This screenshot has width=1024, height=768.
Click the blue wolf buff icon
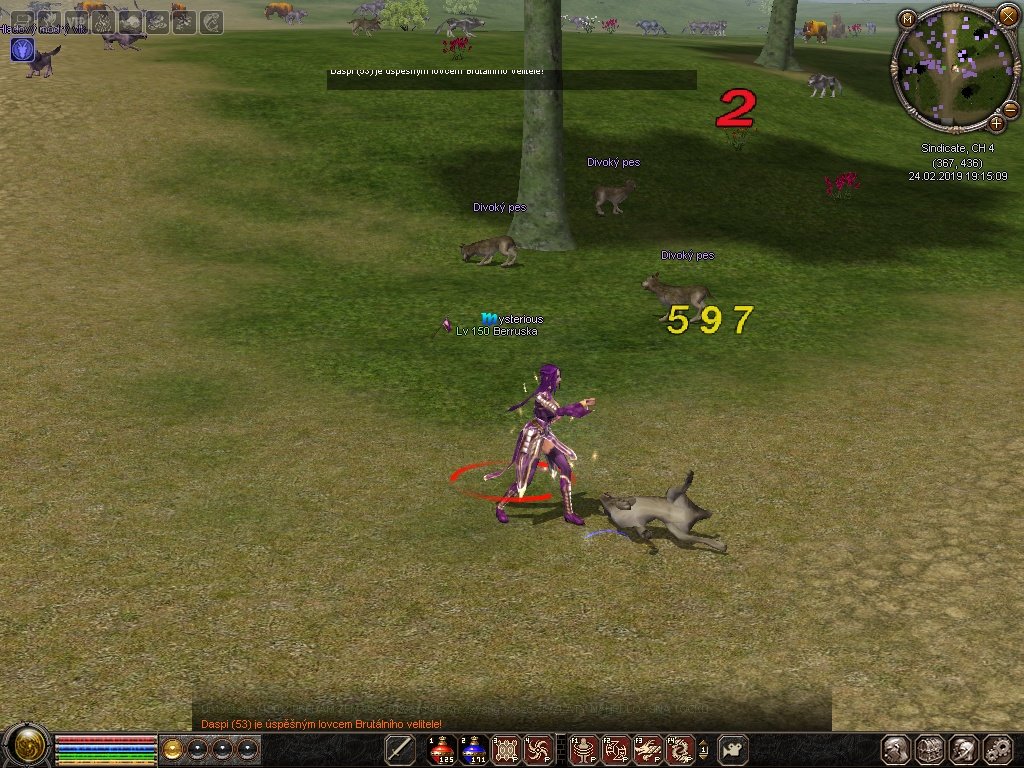(x=22, y=49)
